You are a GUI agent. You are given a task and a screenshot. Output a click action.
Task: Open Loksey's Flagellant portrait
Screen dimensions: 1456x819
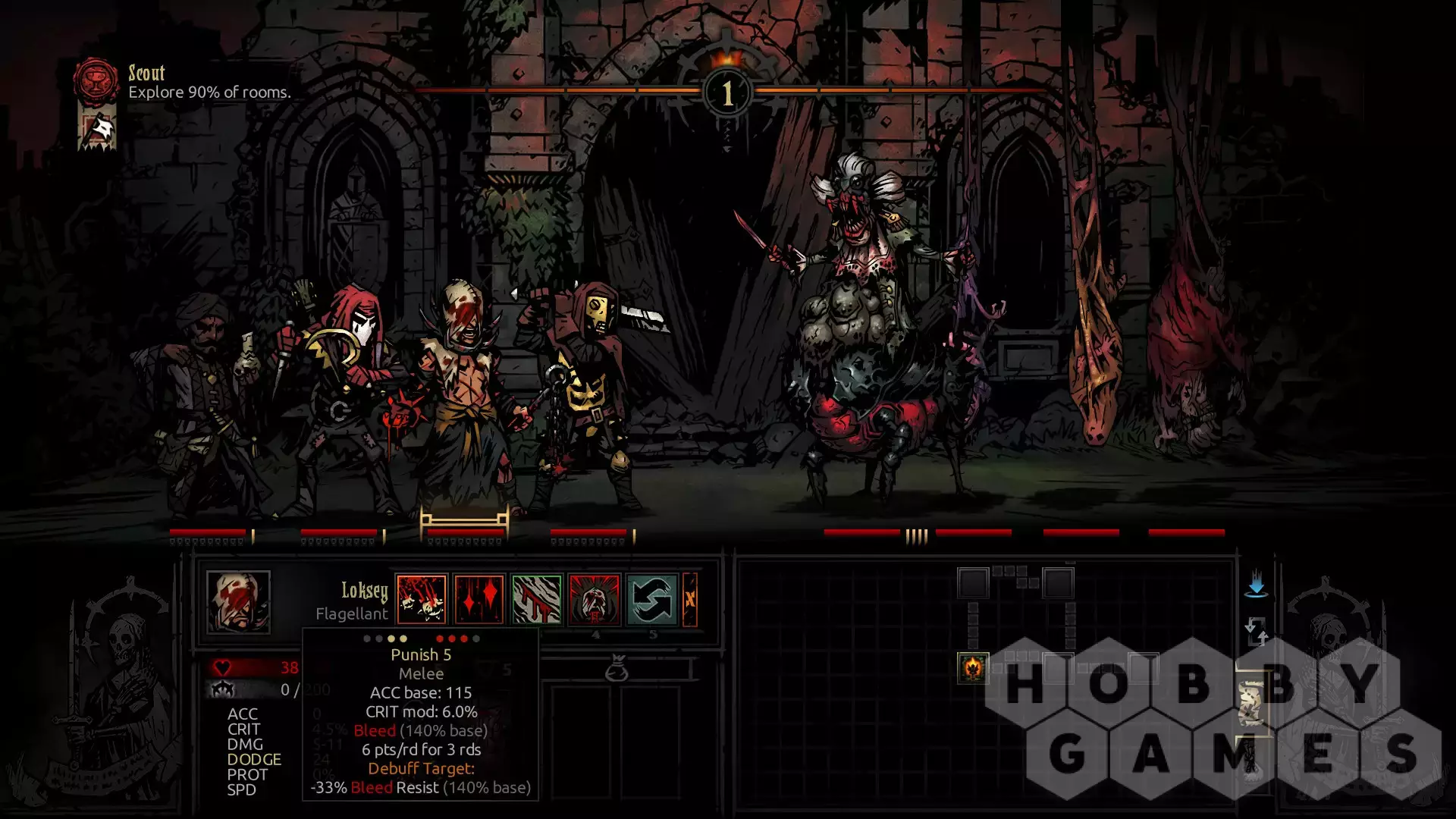(x=238, y=601)
